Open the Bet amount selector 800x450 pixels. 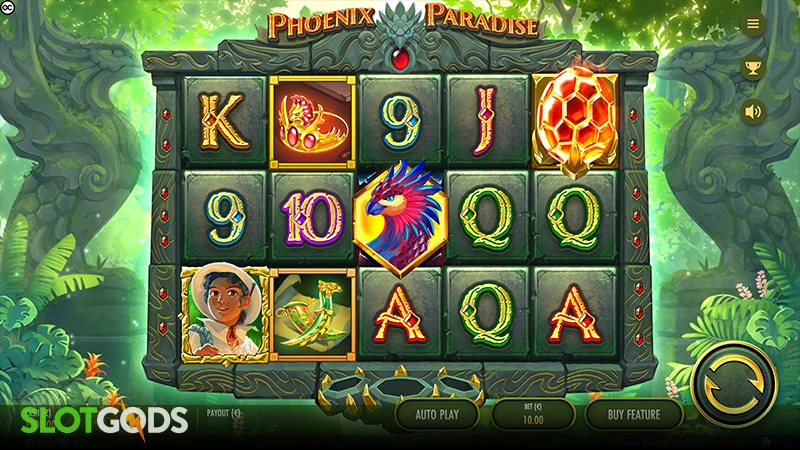click(534, 413)
